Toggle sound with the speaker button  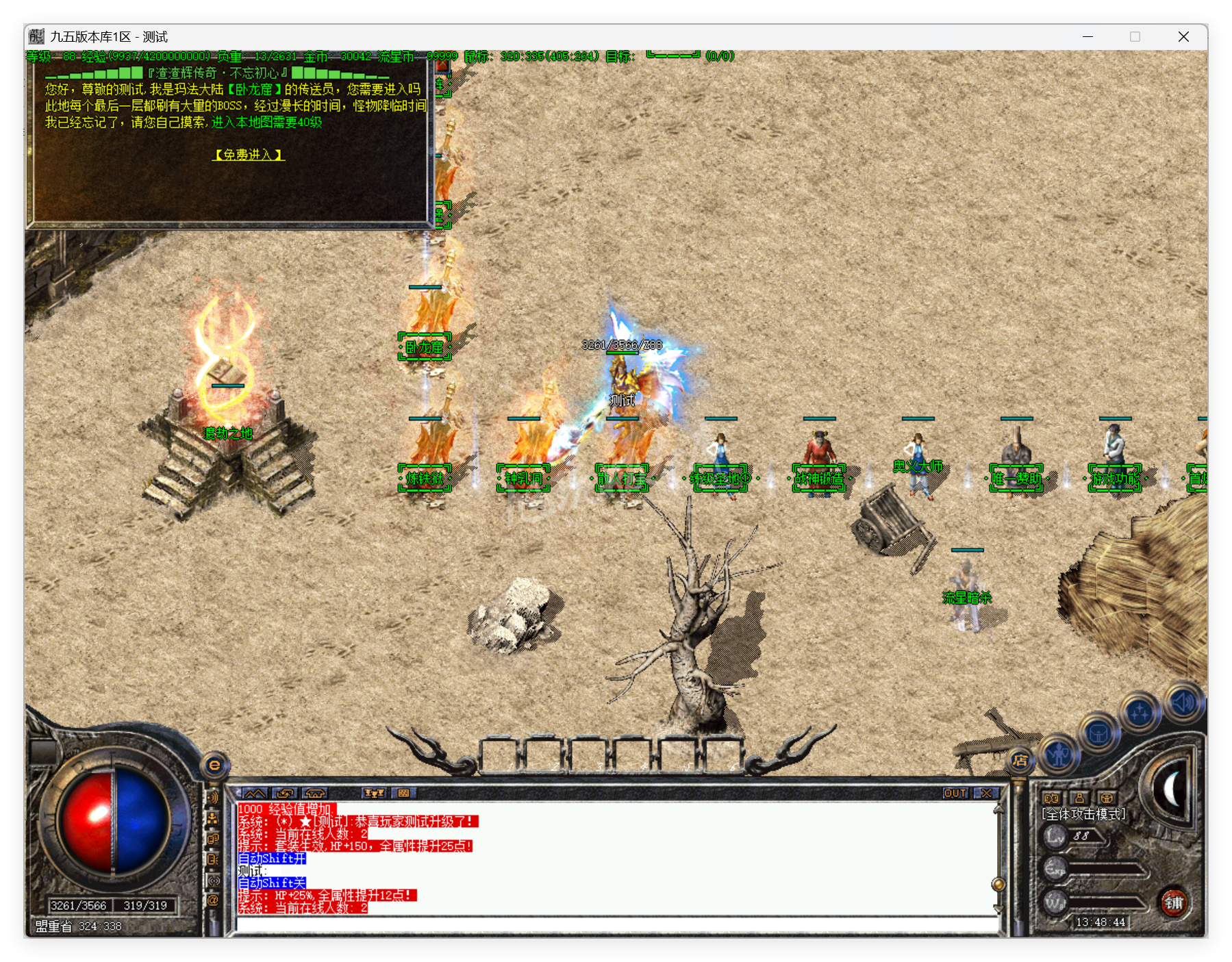(1184, 701)
